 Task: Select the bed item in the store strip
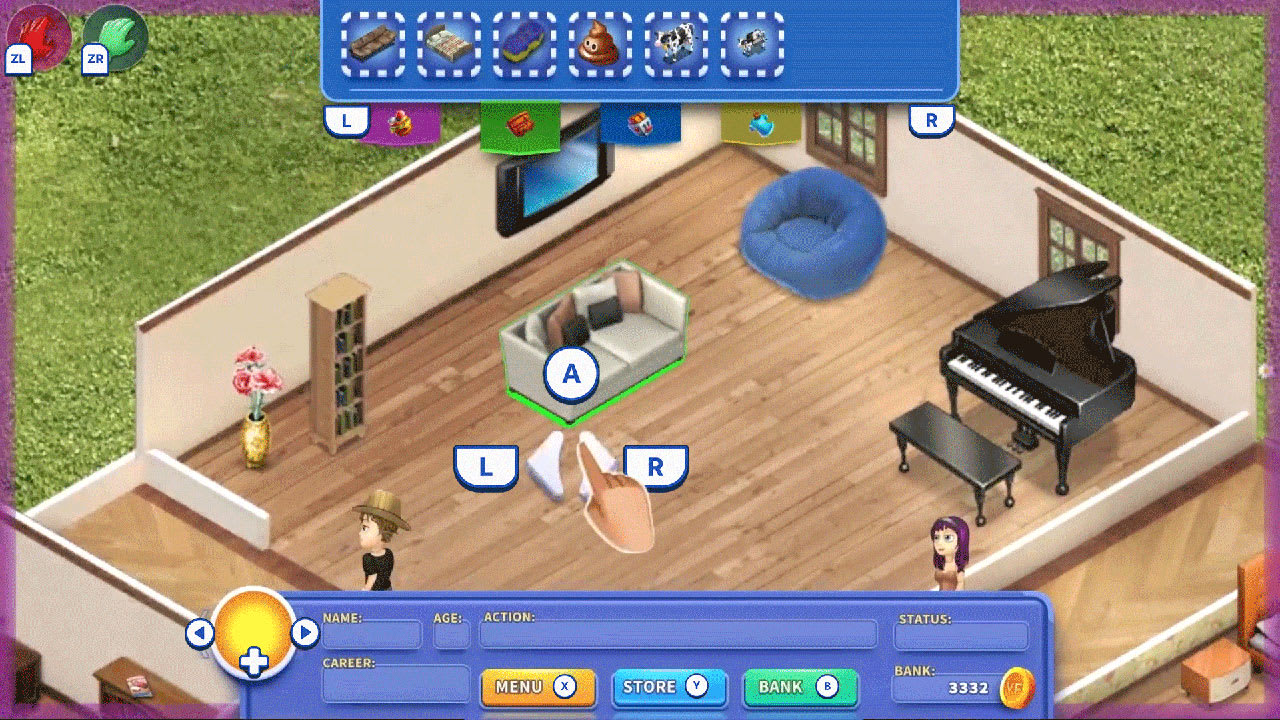(449, 42)
